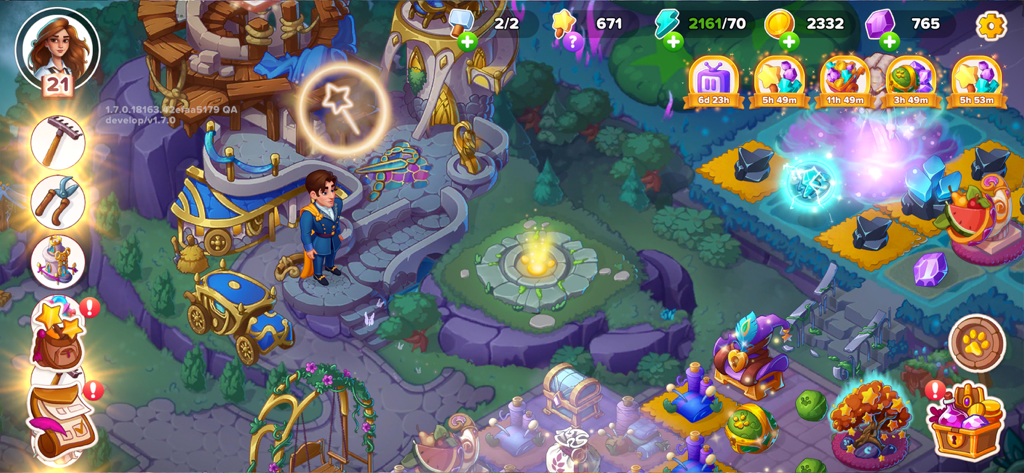The height and width of the screenshot is (473, 1024).
Task: Open the green egg event with 3h 49m
Action: 910,81
